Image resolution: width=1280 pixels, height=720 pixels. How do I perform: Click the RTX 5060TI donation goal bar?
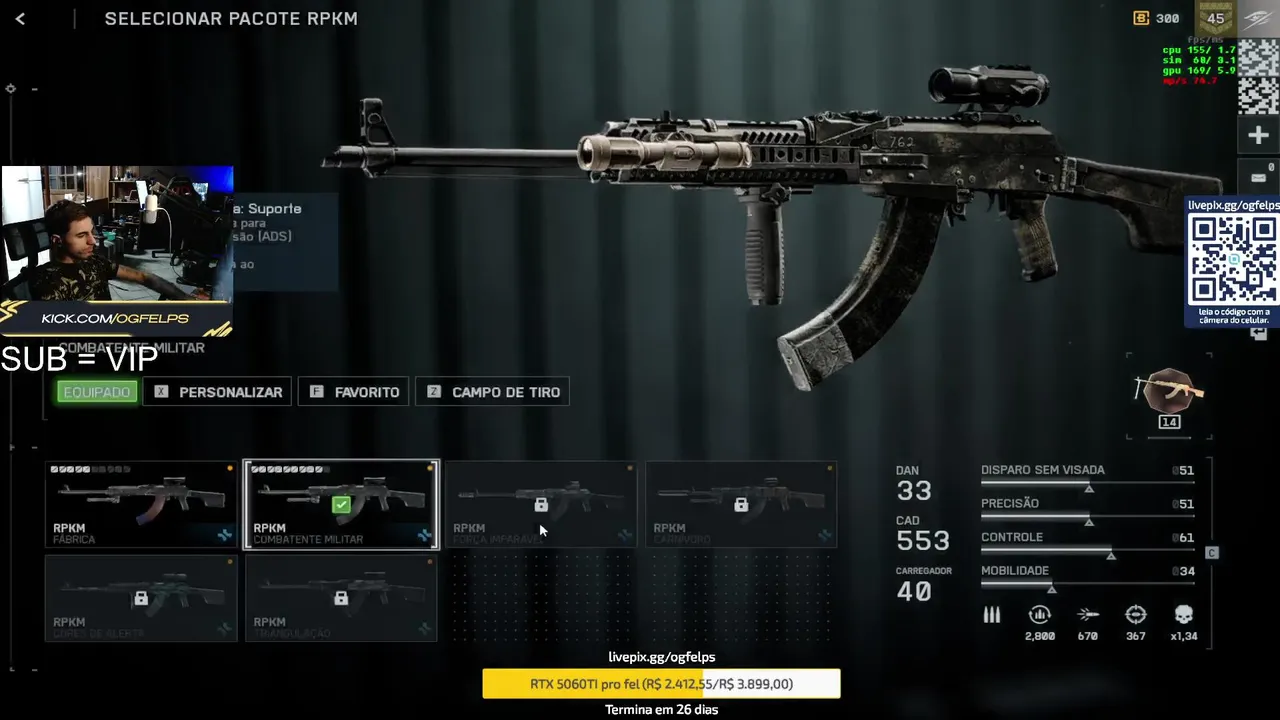pyautogui.click(x=661, y=684)
